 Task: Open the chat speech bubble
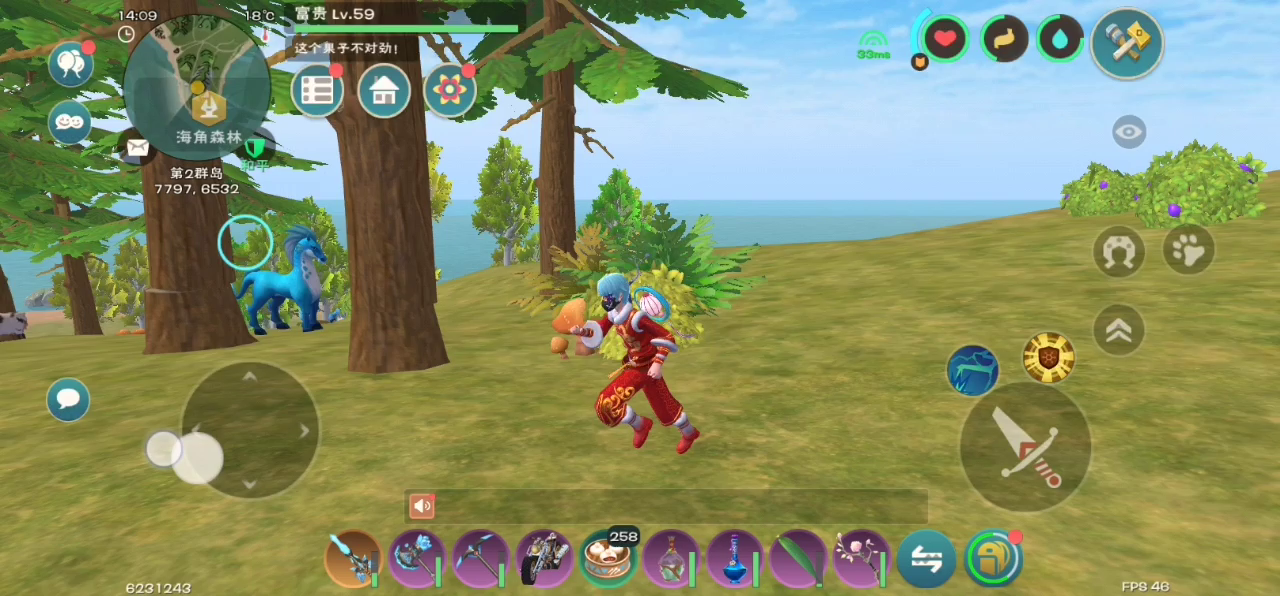click(68, 400)
